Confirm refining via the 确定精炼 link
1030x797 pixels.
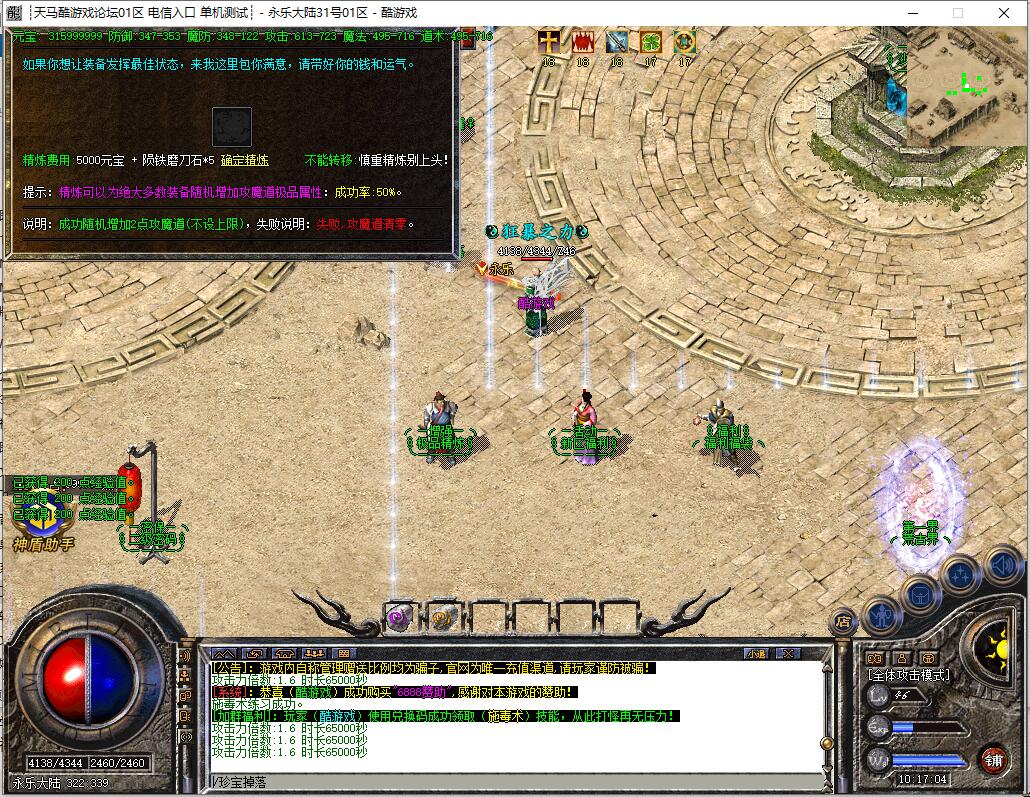(x=244, y=160)
